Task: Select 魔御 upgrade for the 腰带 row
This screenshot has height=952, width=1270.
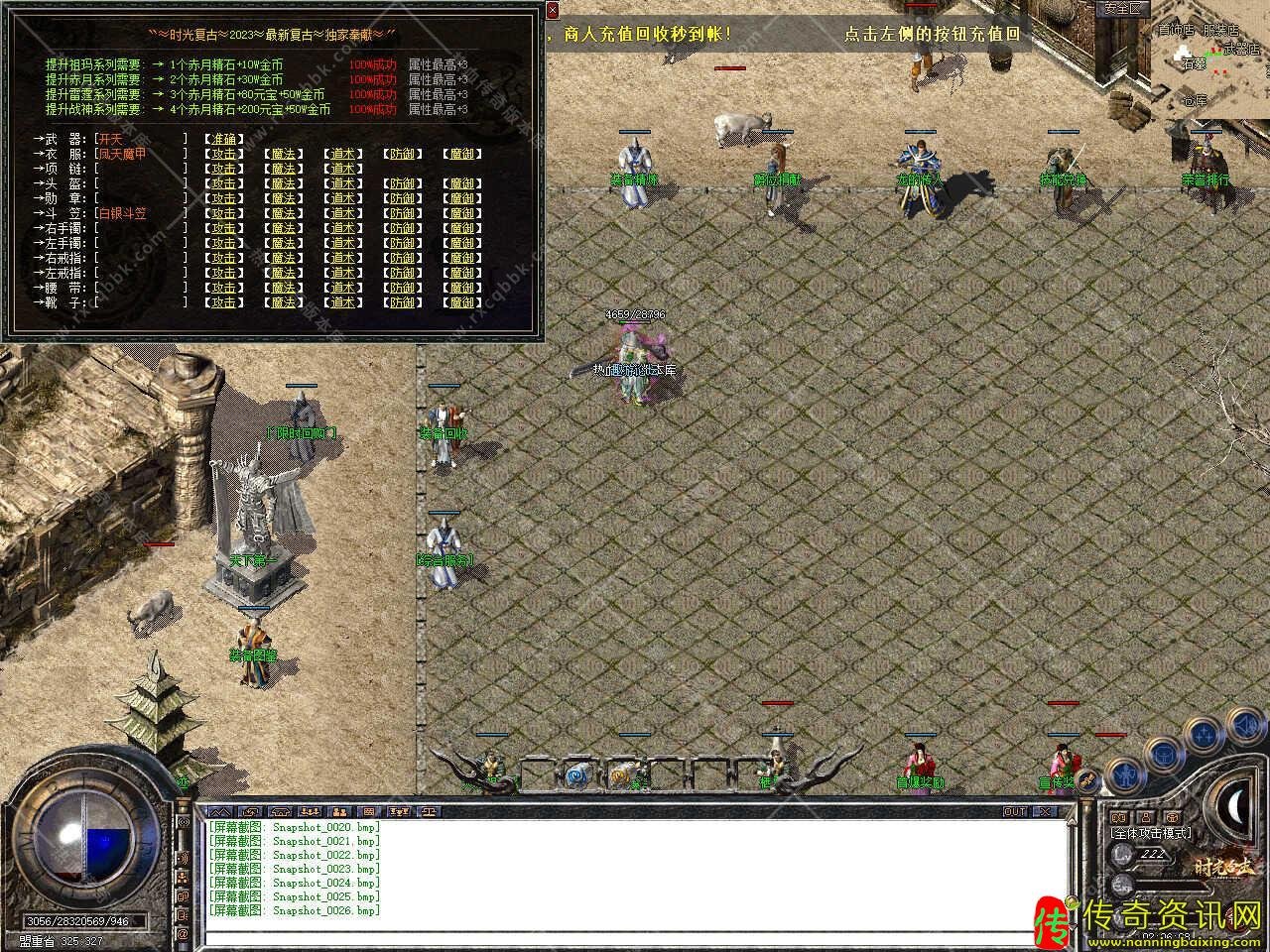Action: [462, 288]
